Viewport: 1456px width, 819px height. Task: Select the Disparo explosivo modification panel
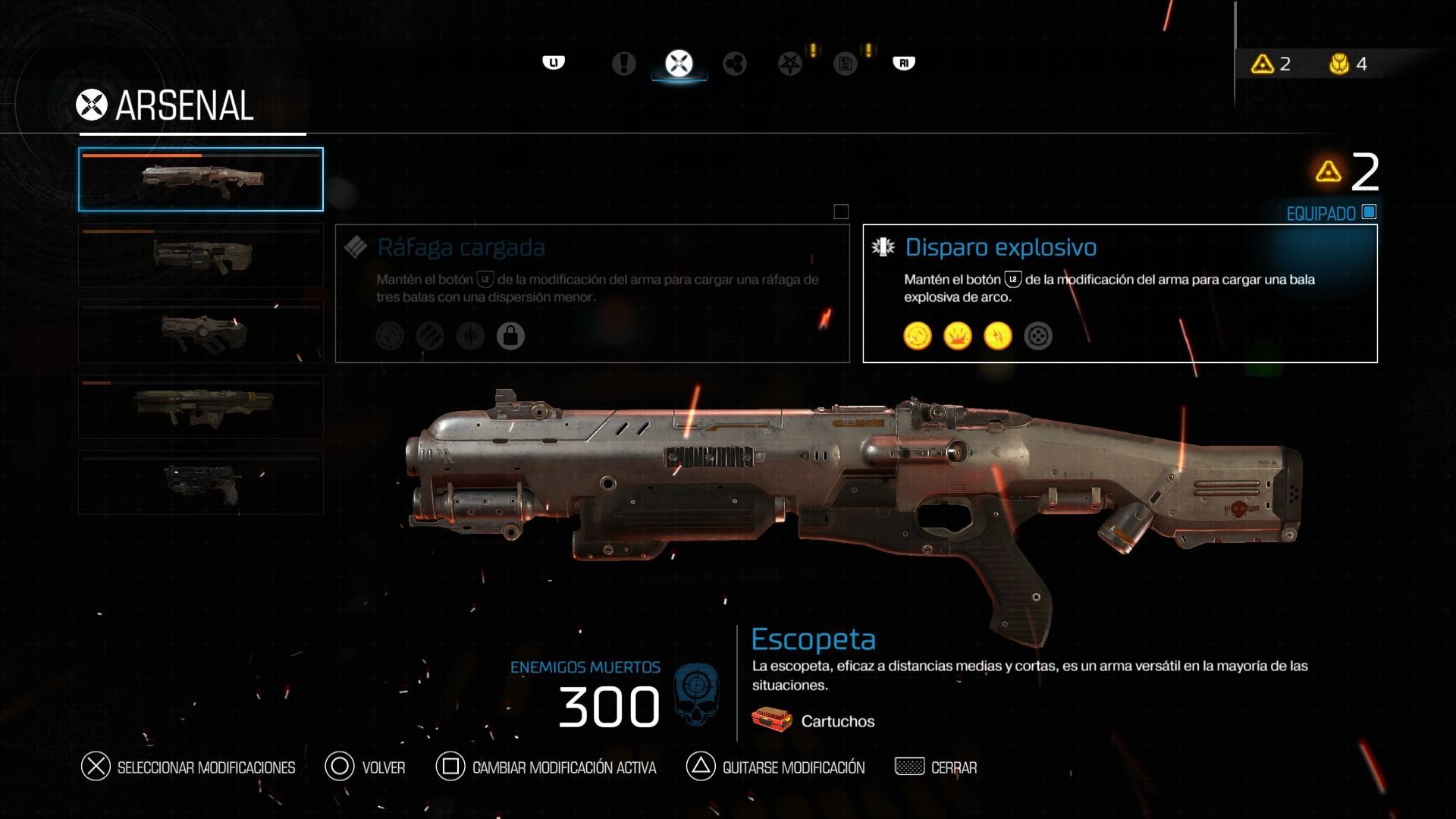(1120, 293)
